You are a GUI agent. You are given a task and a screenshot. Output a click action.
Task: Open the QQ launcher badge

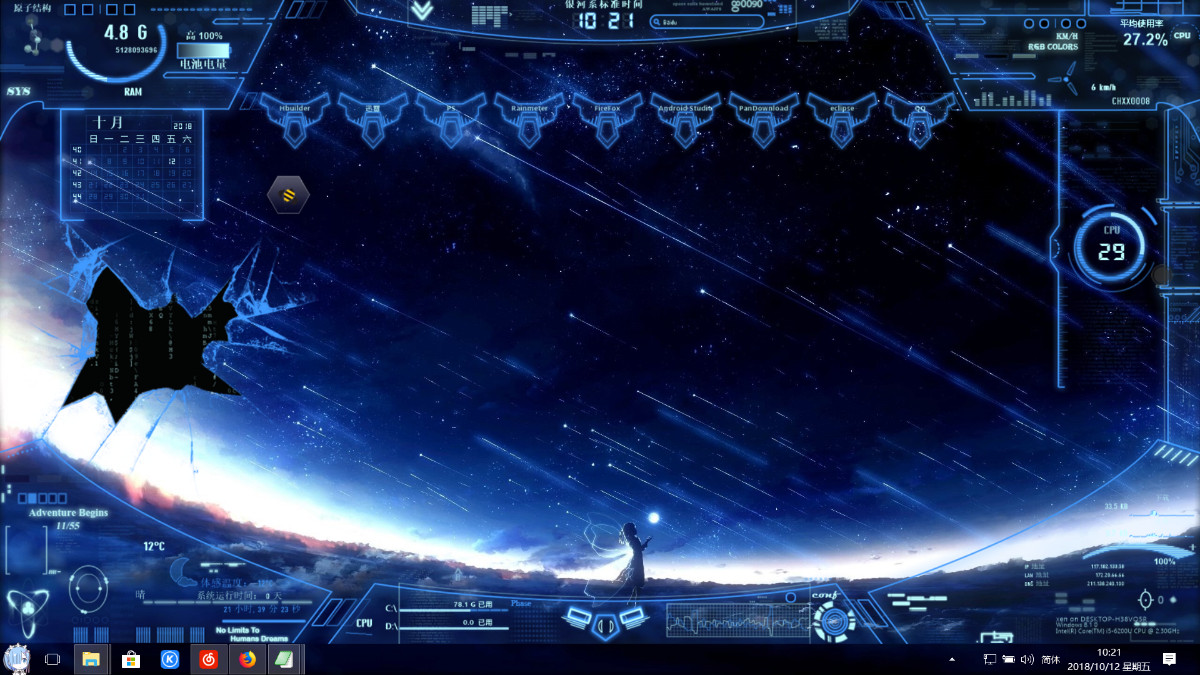point(919,117)
